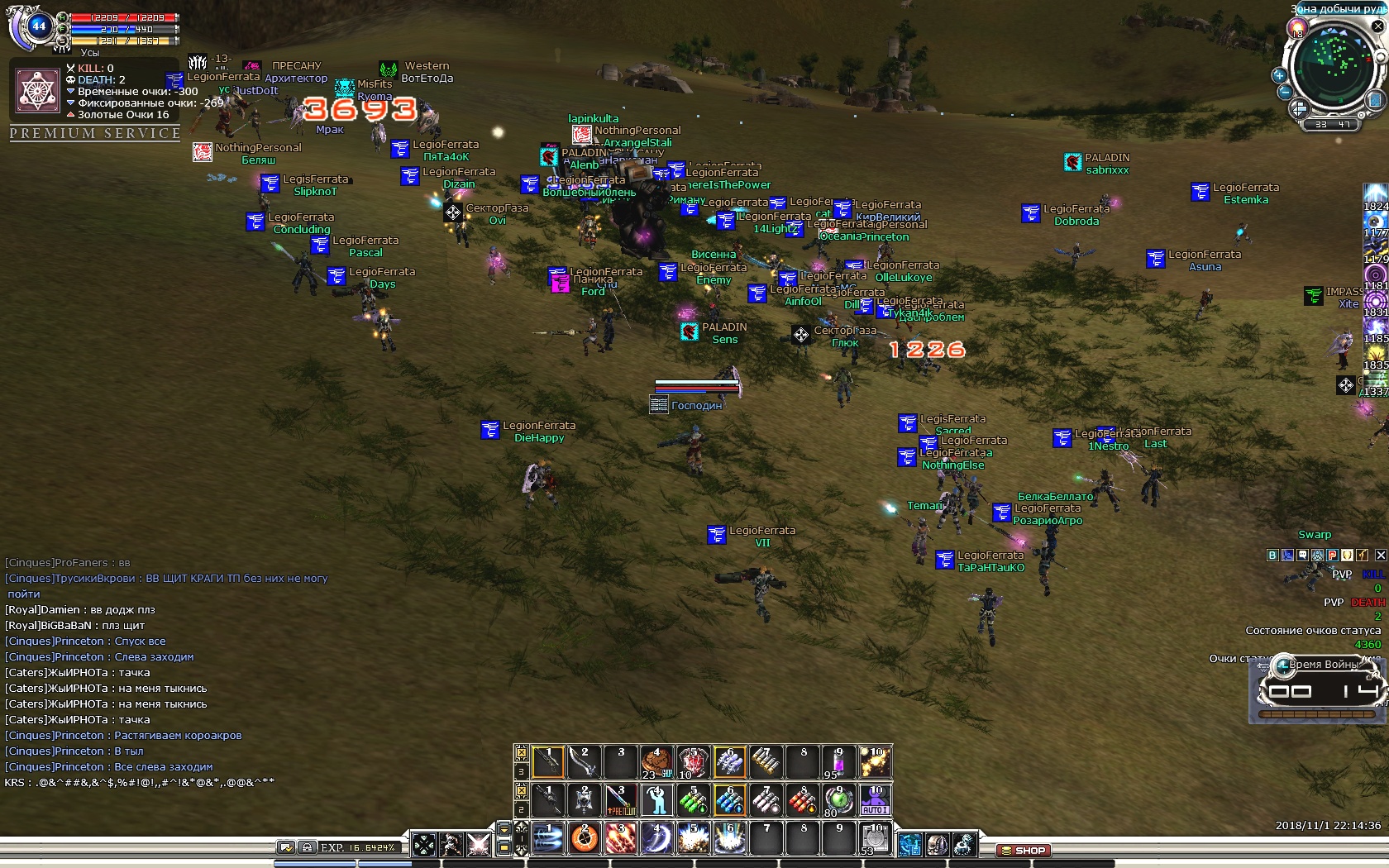Select the Господин target nameplate
1389x868 pixels.
(x=696, y=405)
